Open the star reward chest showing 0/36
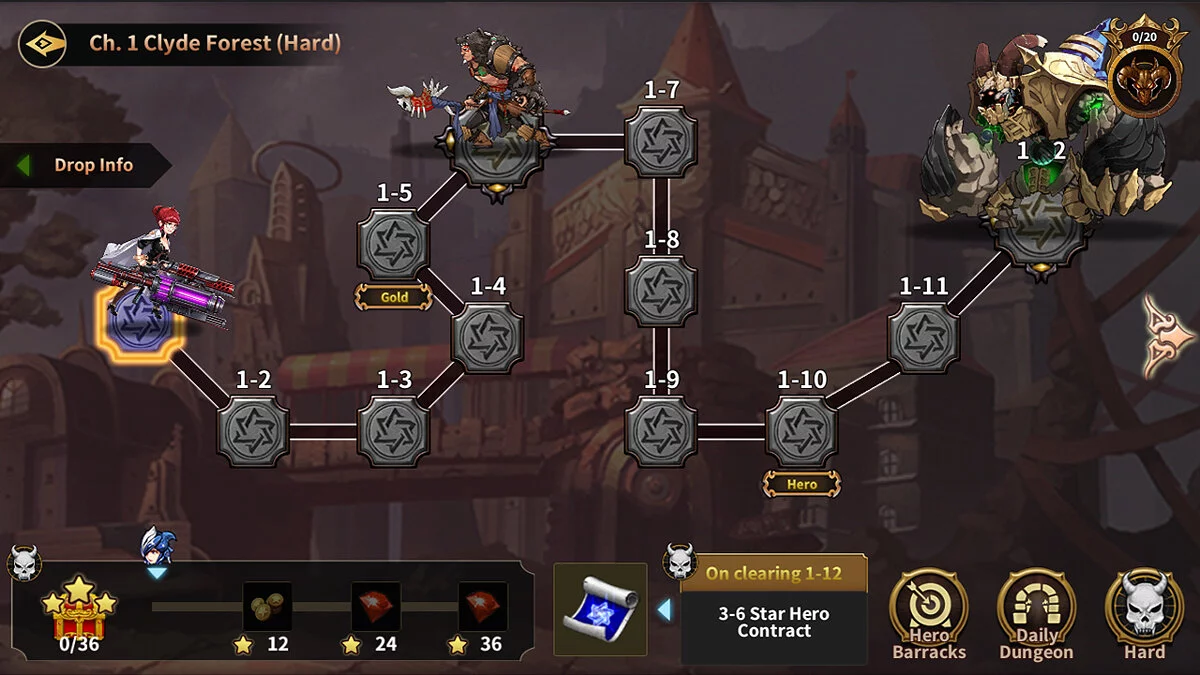Screen dimensions: 1200x675 coord(78,609)
